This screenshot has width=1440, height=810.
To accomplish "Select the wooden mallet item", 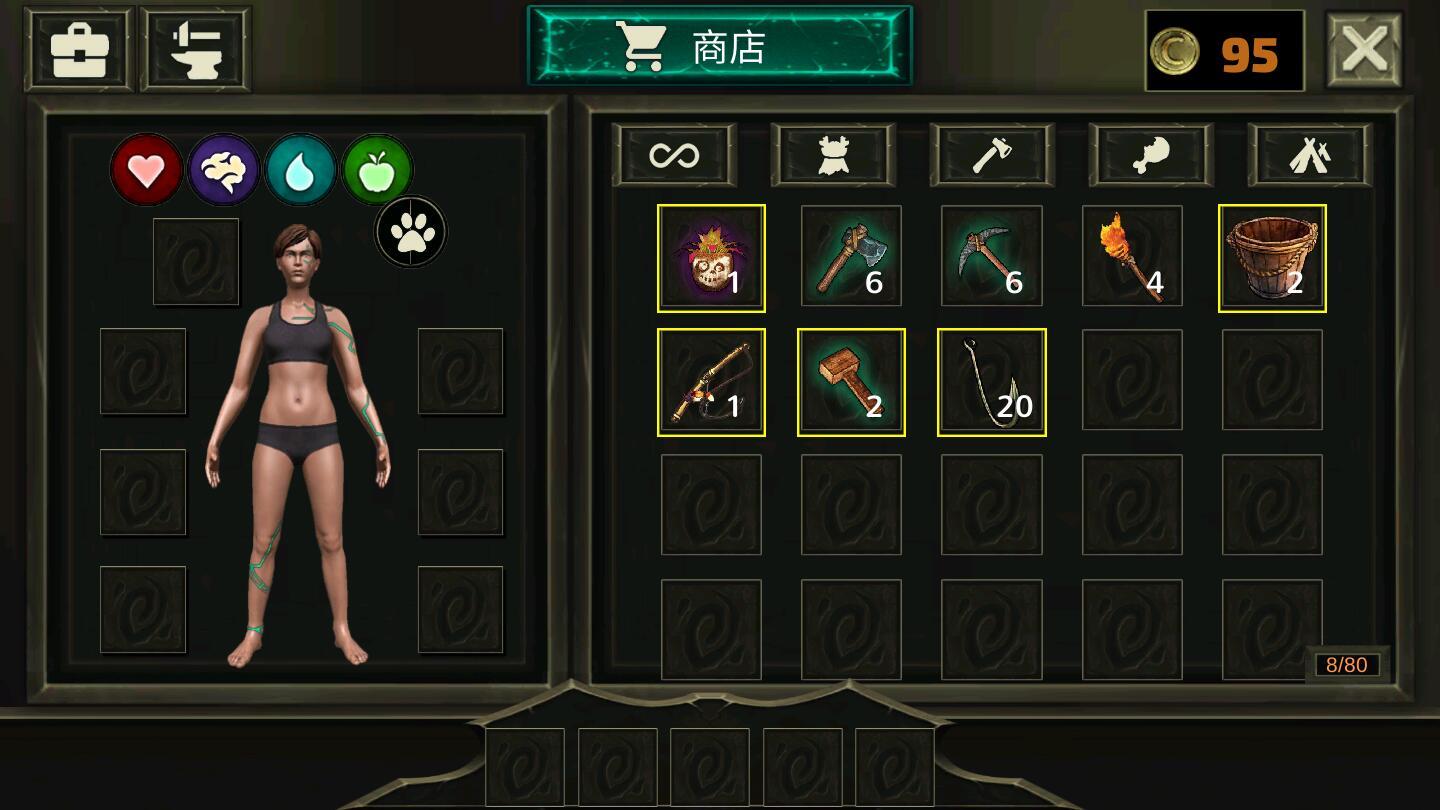I will [851, 382].
